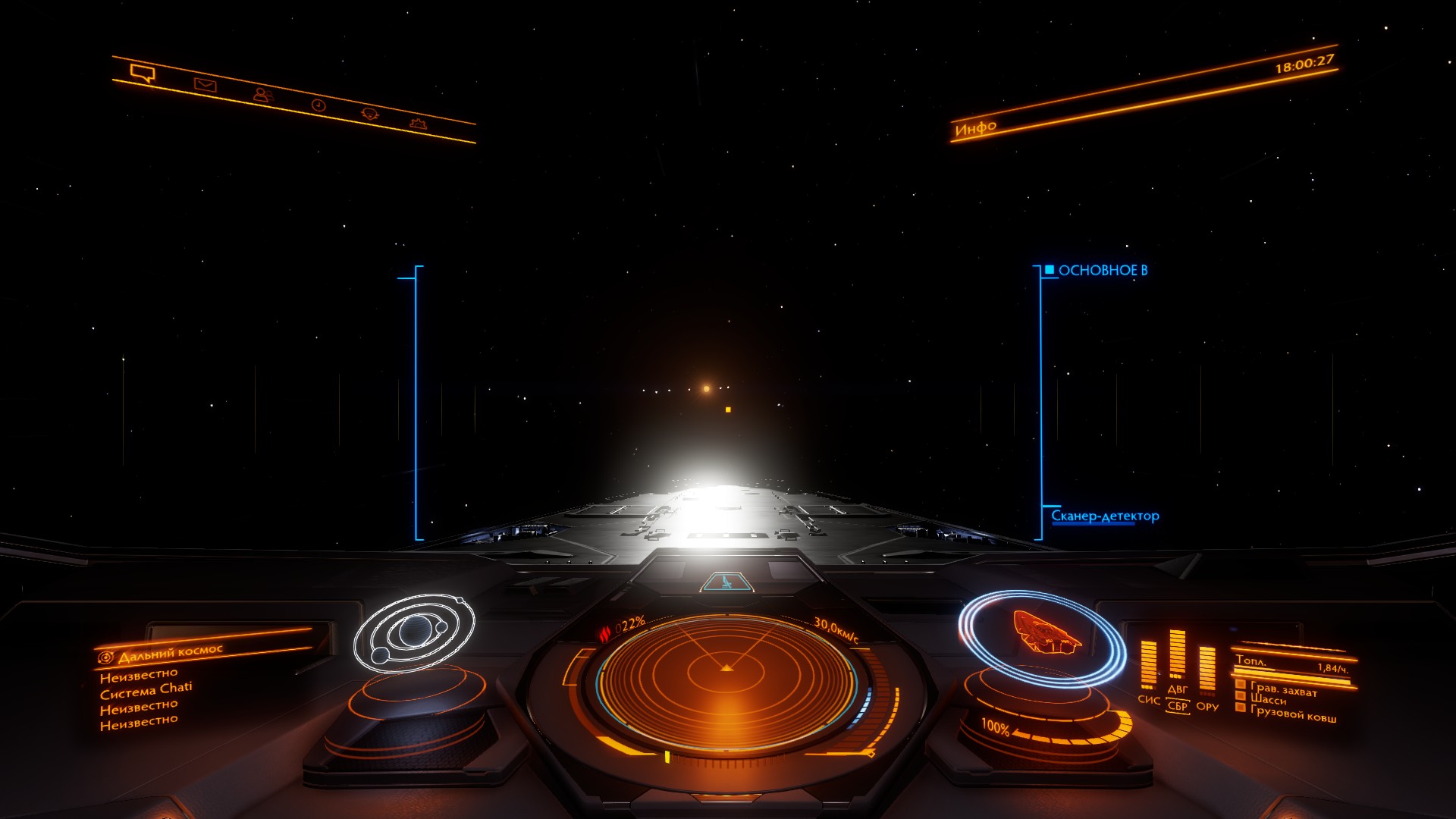
Task: Show the clock history tab
Action: tap(318, 105)
